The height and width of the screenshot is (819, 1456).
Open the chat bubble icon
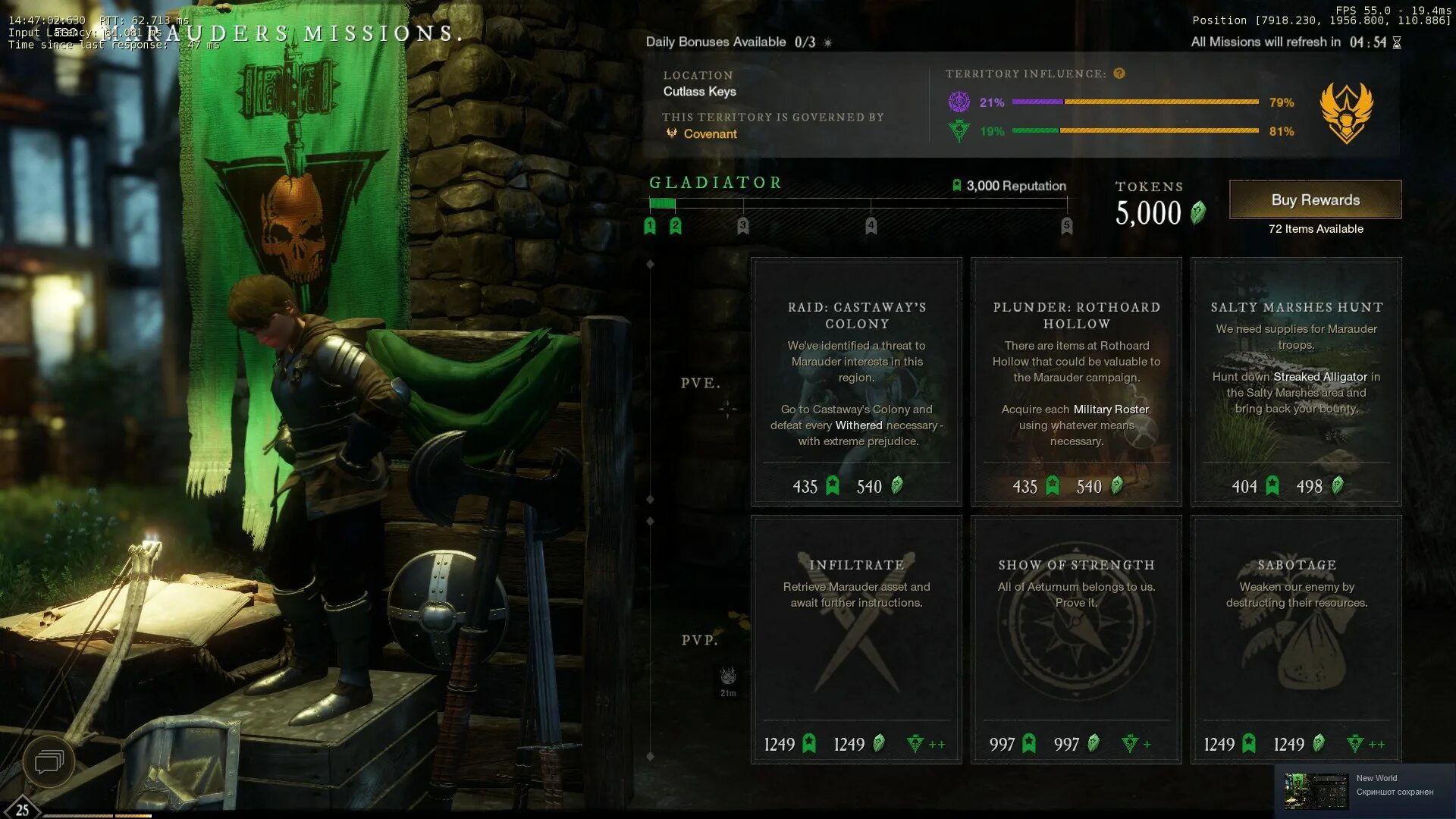tap(49, 761)
